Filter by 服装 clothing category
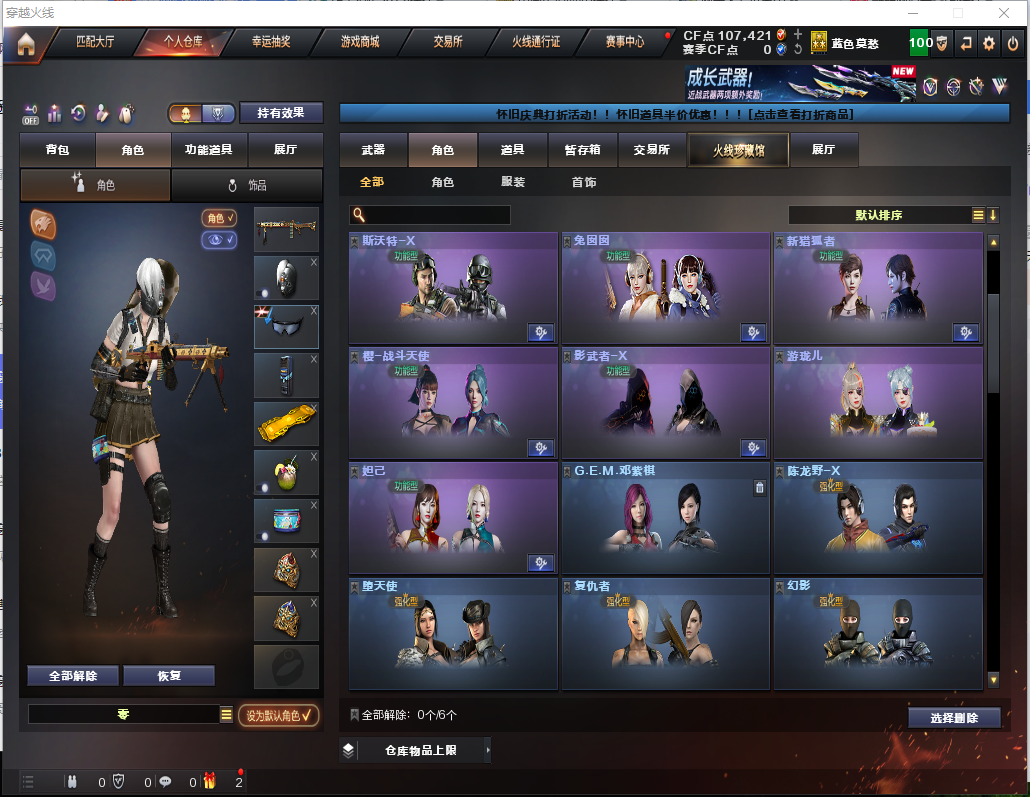Screen dimensions: 1030x797 tap(513, 182)
